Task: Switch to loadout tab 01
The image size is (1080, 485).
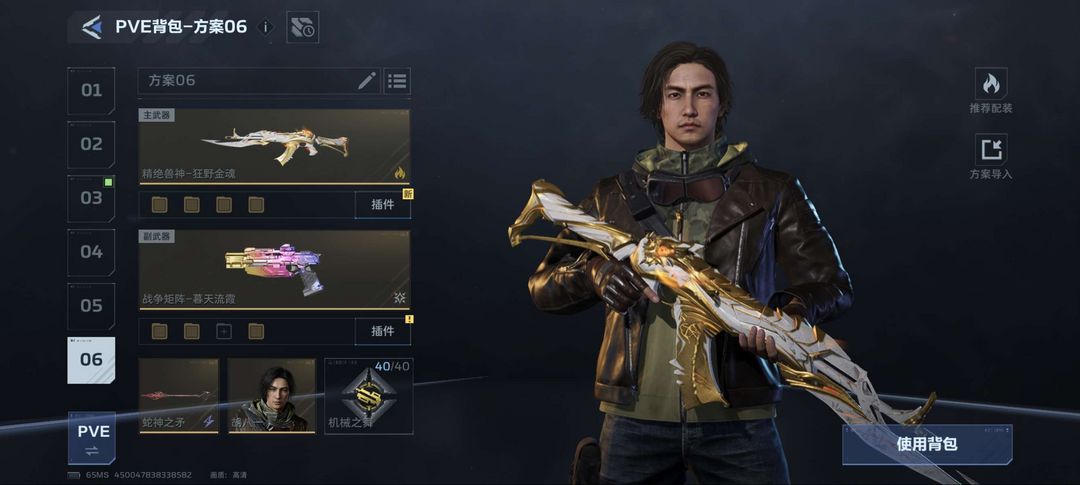Action: 91,90
